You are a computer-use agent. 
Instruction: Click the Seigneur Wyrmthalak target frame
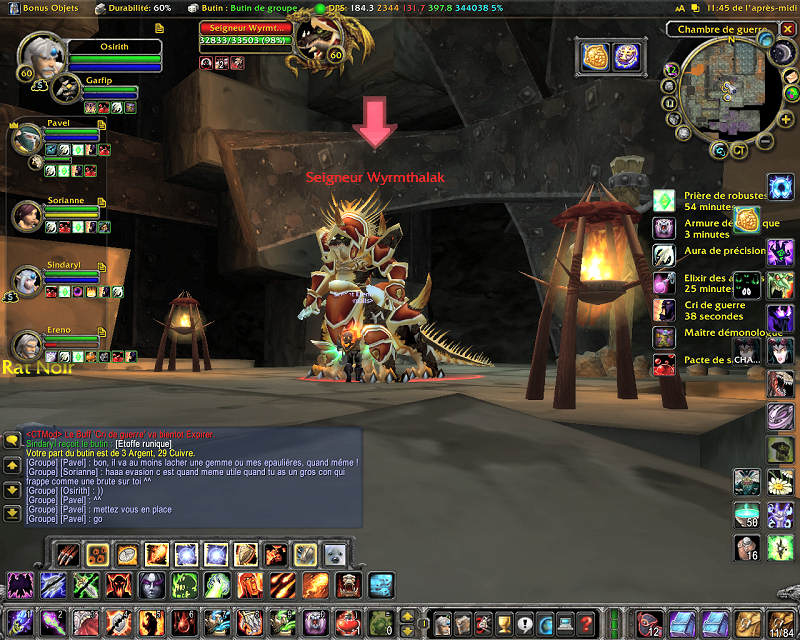(245, 35)
